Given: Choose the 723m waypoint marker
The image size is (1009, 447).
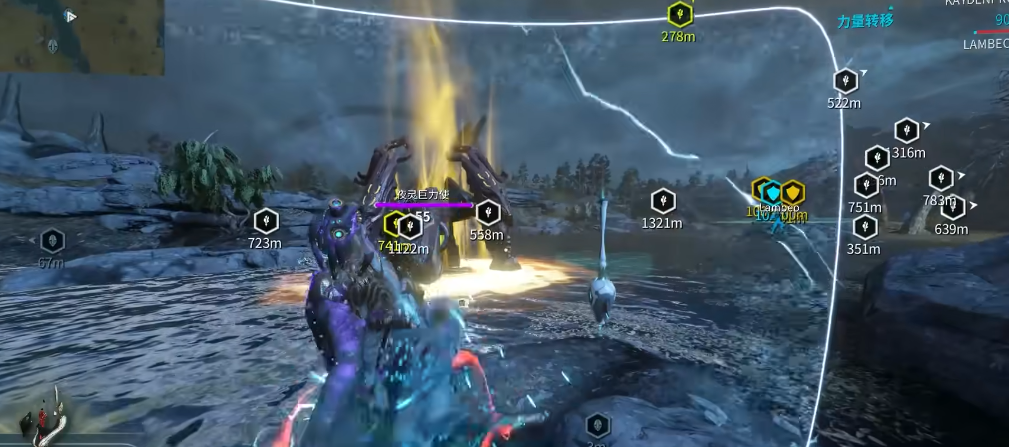Looking at the screenshot, I should (x=265, y=221).
